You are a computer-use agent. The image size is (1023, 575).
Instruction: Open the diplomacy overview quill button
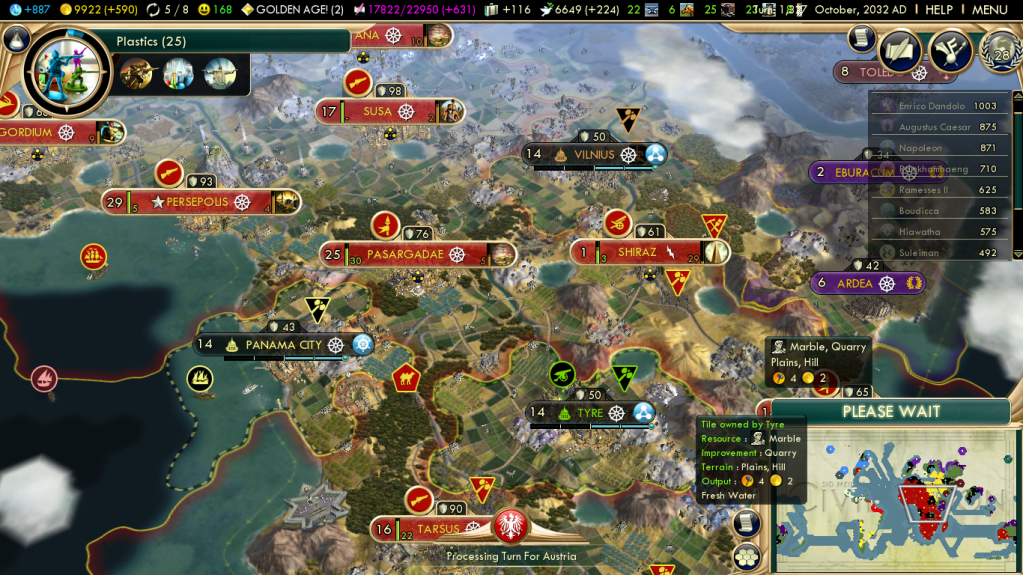tap(899, 50)
